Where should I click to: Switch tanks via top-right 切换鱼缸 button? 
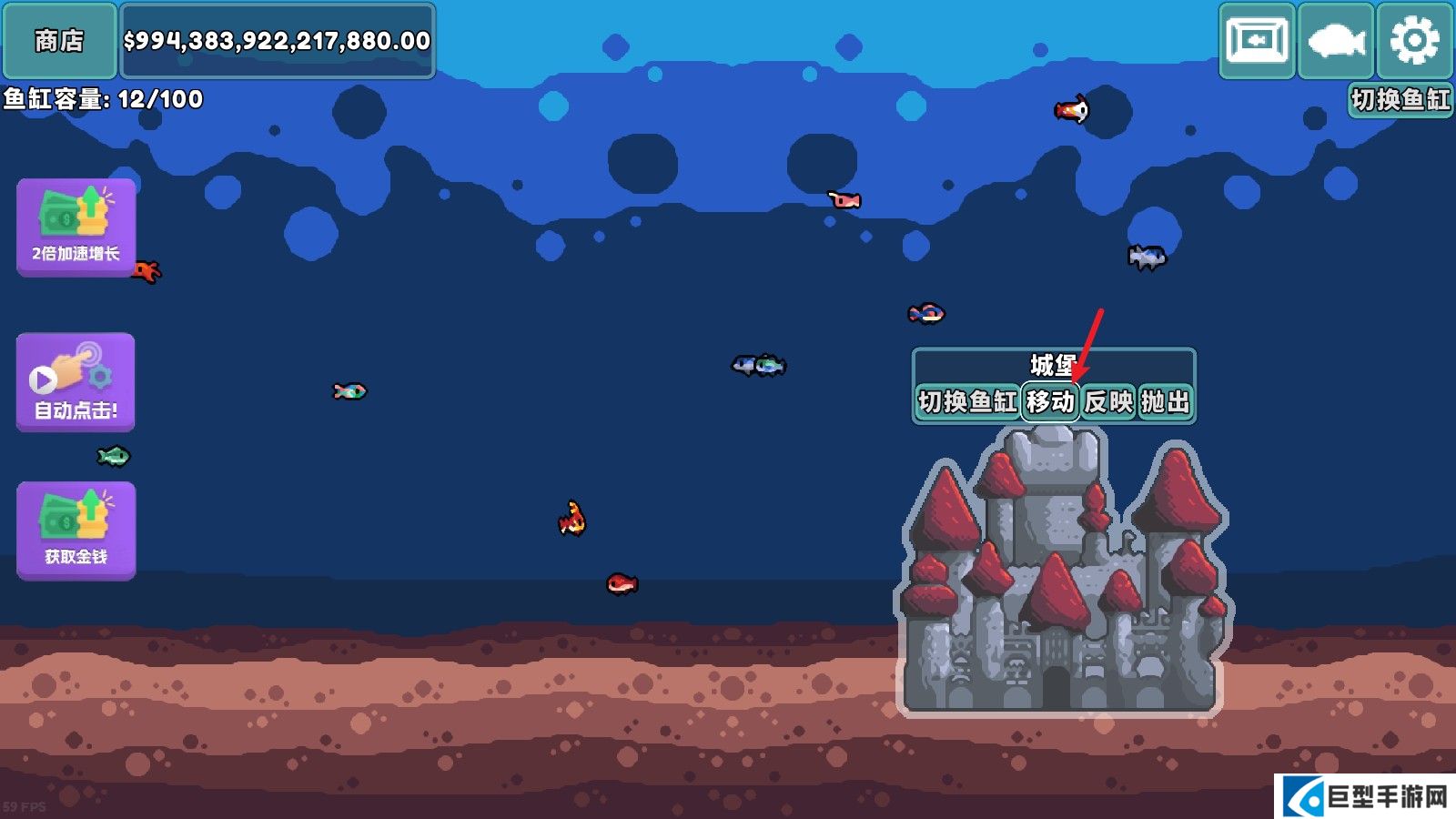point(1400,99)
